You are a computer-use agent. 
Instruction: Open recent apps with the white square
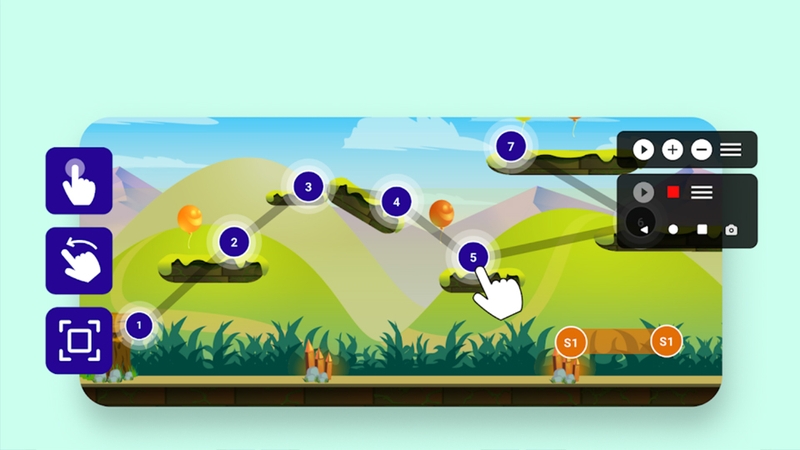pos(702,230)
